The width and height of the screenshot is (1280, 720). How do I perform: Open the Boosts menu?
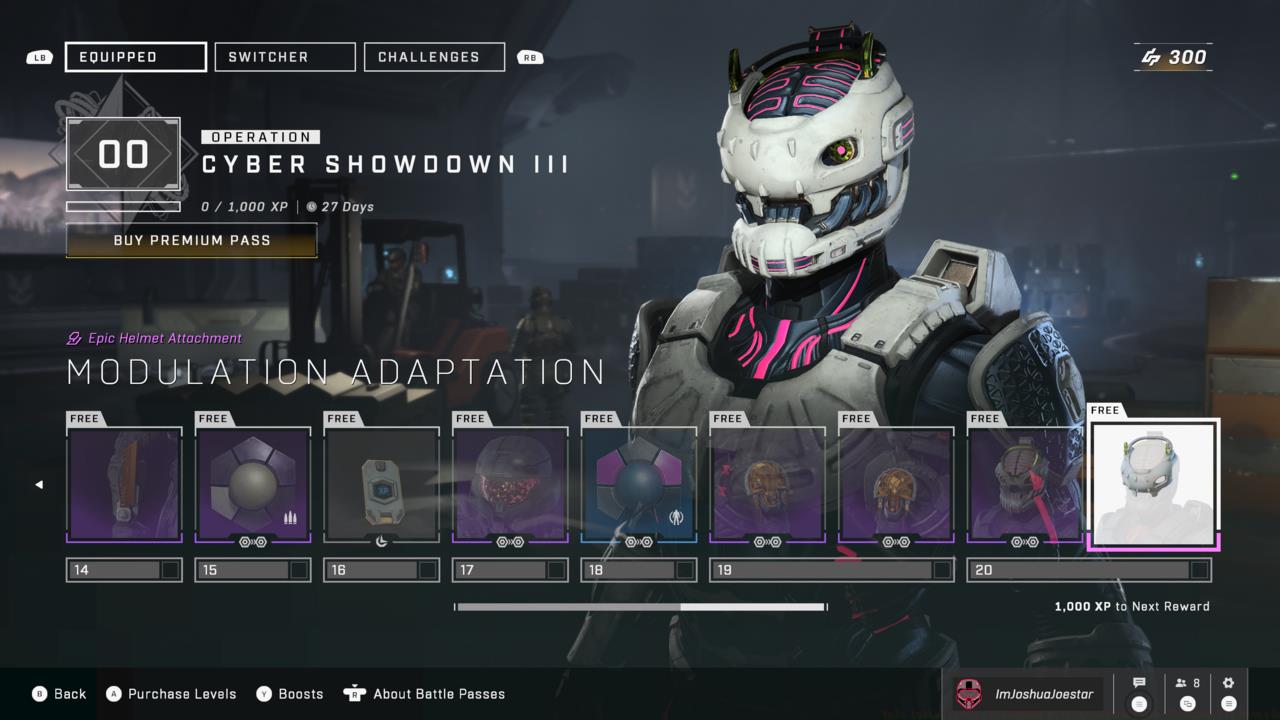(290, 694)
